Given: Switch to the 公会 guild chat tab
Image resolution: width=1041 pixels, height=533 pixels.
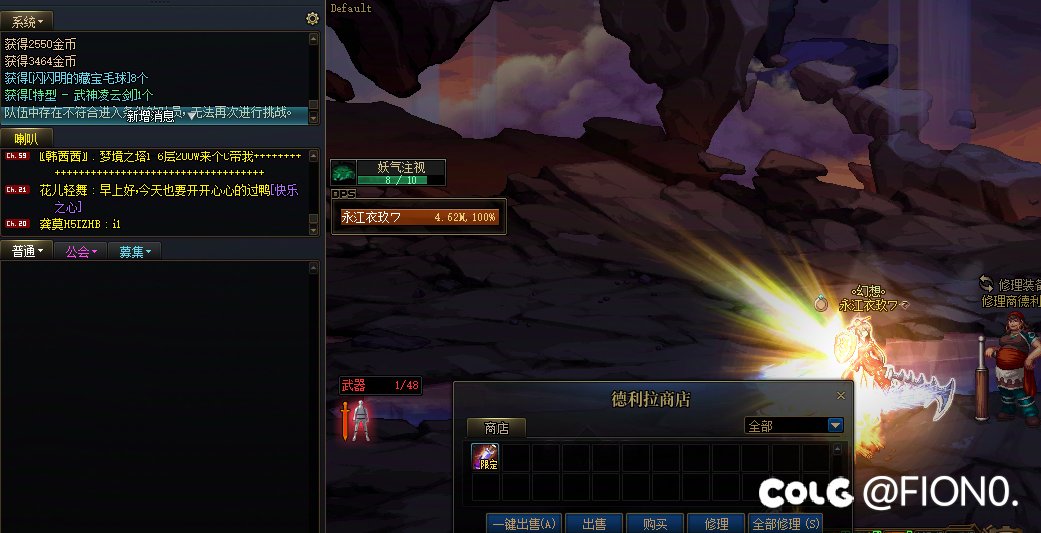Looking at the screenshot, I should coord(80,252).
